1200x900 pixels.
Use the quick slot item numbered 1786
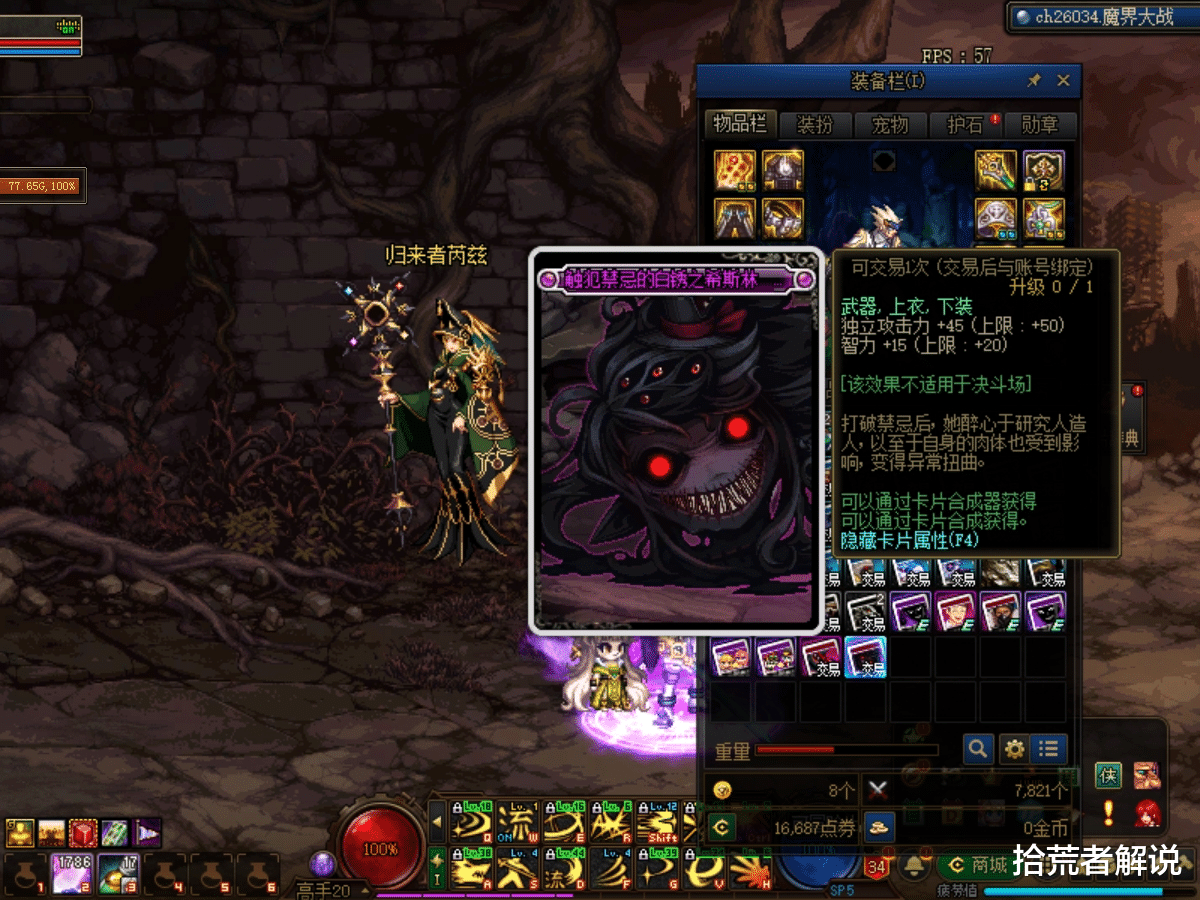tap(72, 874)
